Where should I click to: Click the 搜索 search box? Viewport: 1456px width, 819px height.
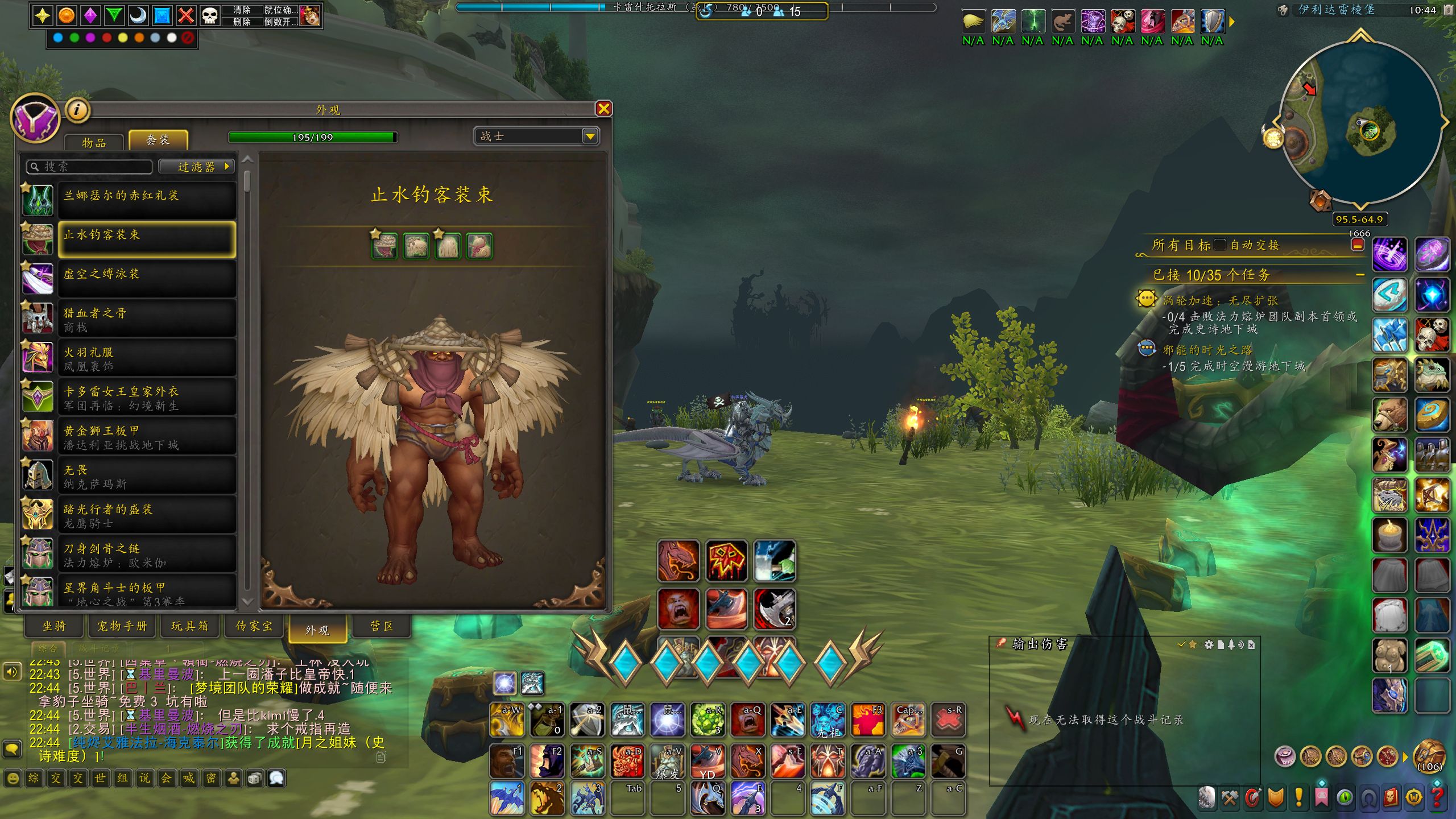[x=91, y=167]
